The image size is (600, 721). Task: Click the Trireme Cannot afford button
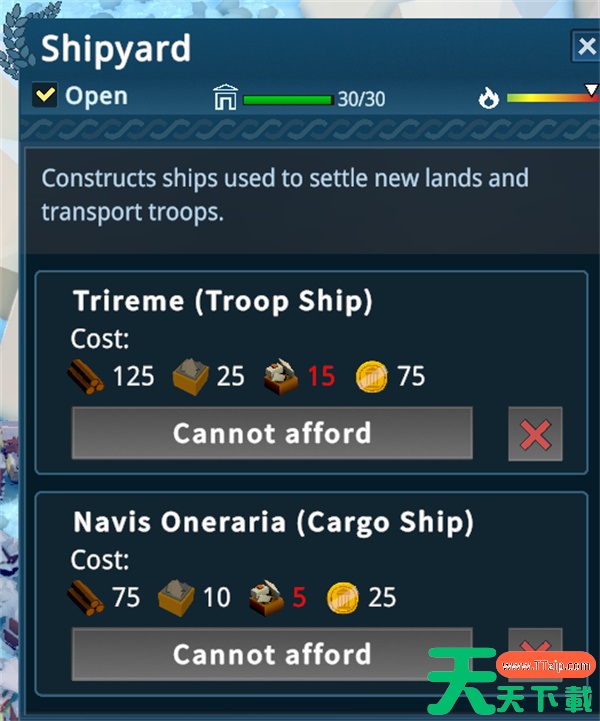271,433
